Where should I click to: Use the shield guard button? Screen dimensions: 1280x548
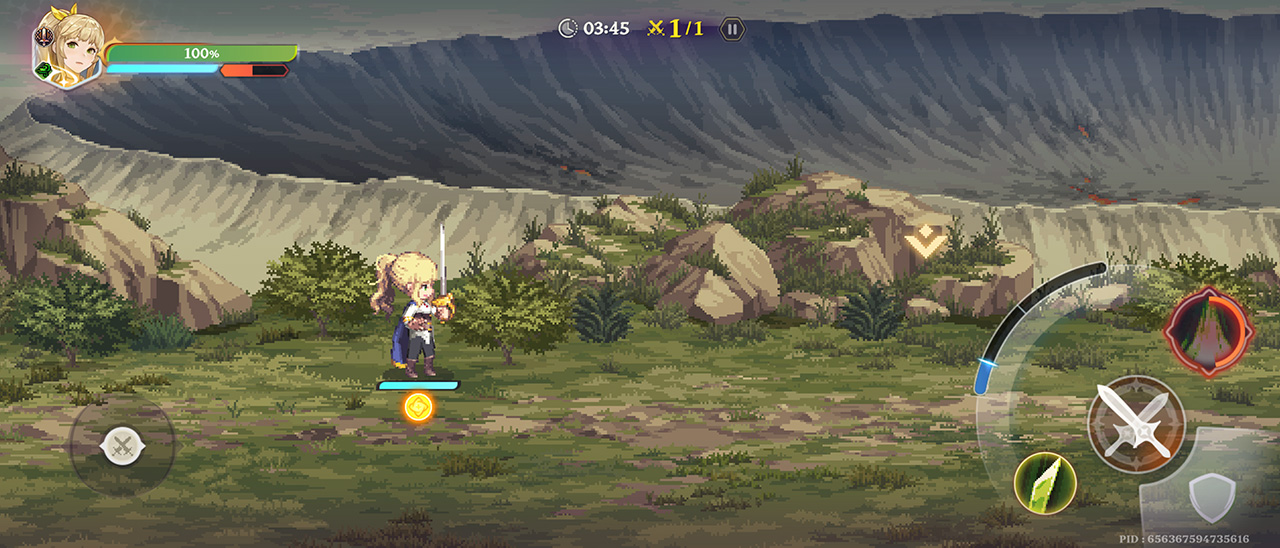pos(1211,496)
